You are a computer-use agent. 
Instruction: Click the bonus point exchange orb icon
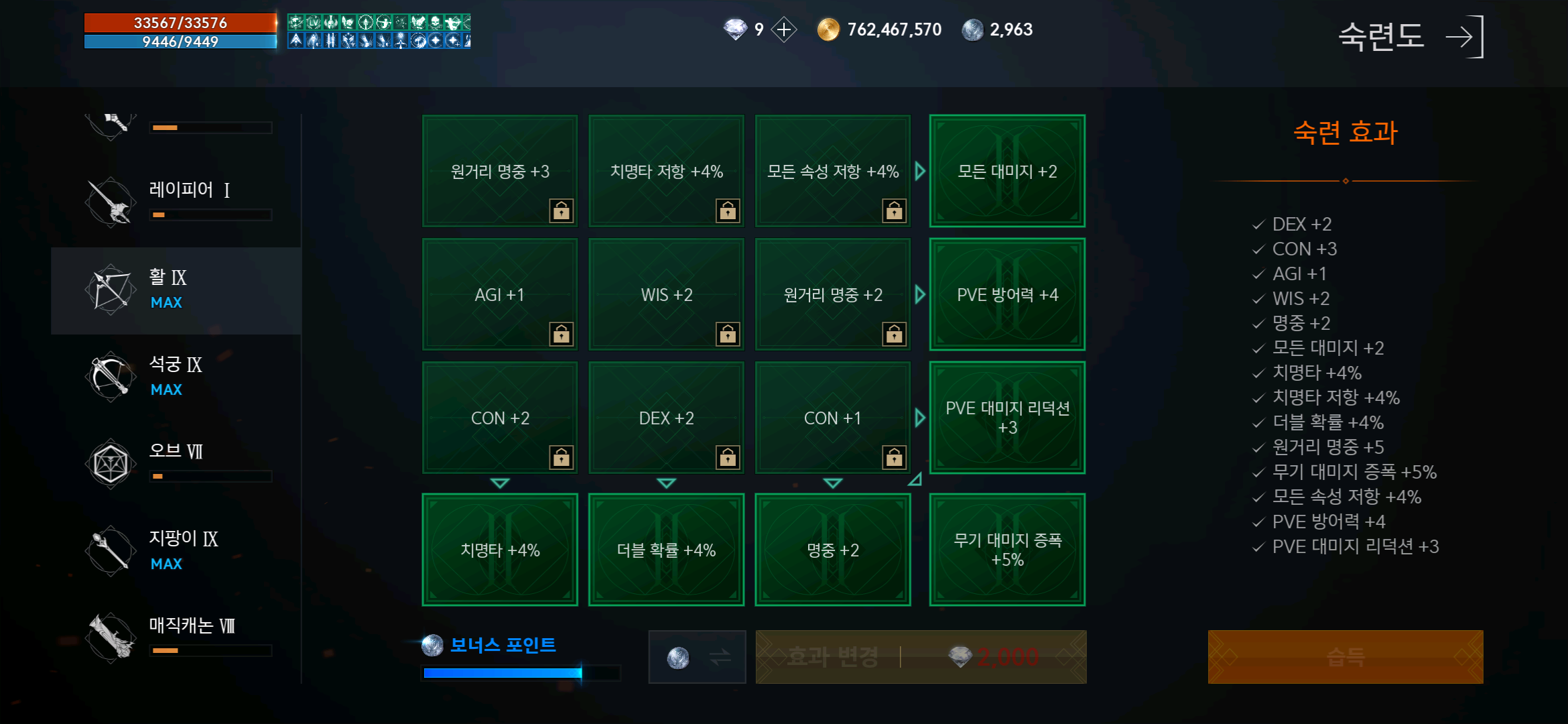click(697, 657)
